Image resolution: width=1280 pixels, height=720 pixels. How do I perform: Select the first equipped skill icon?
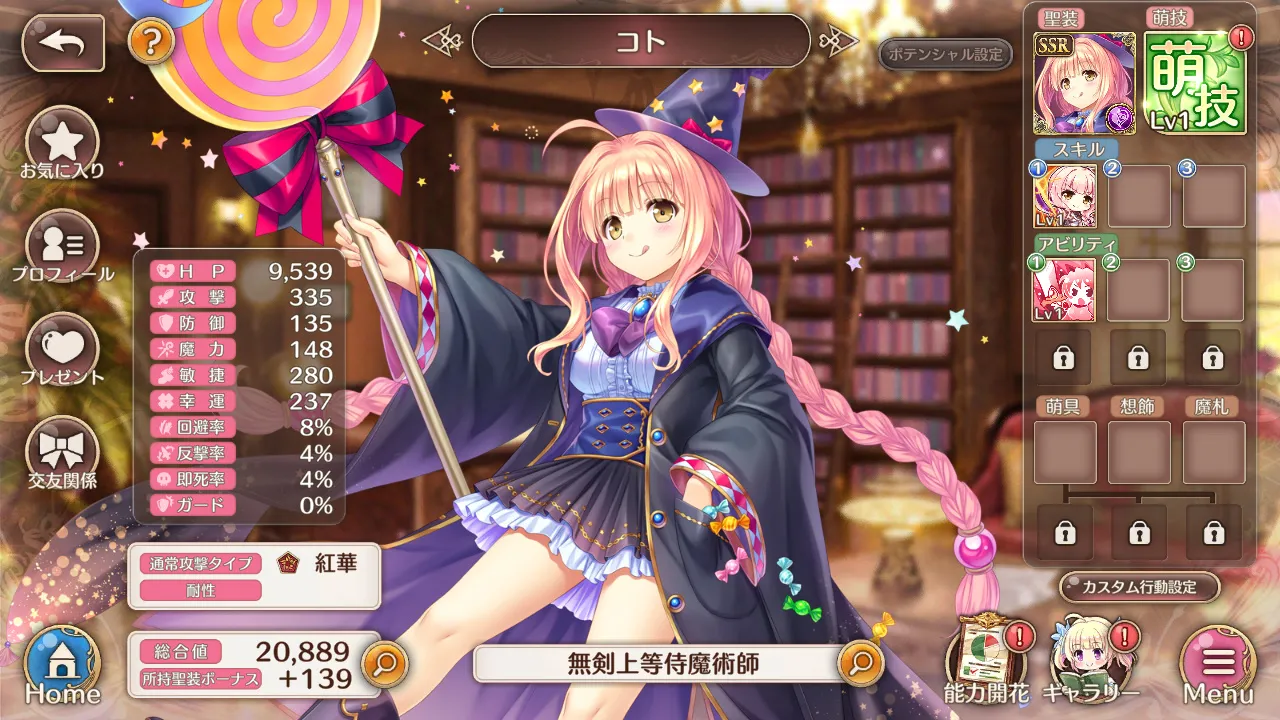click(1064, 196)
